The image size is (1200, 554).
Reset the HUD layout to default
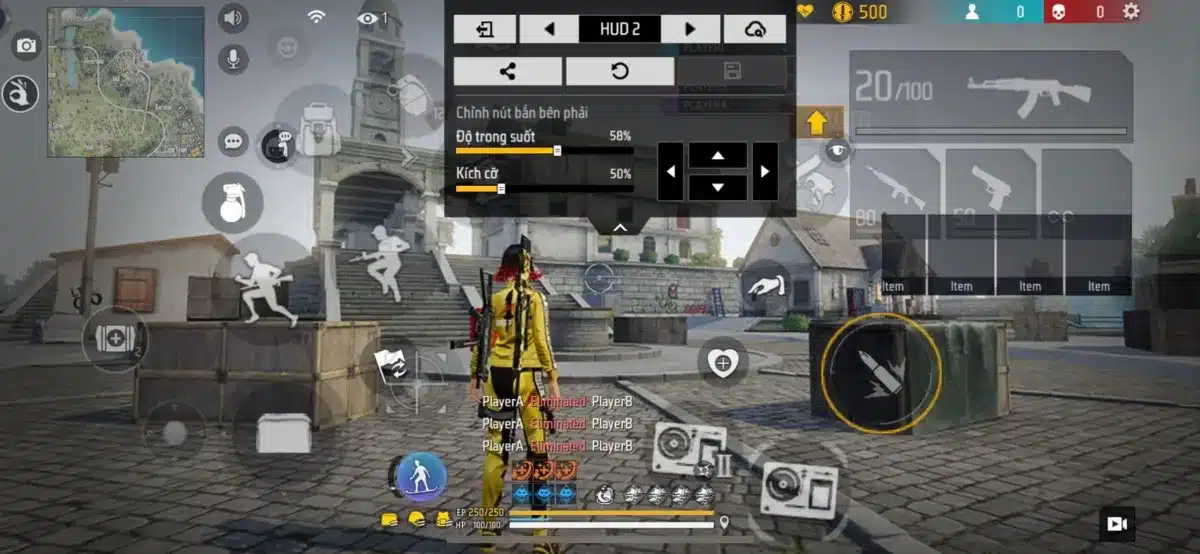(619, 71)
